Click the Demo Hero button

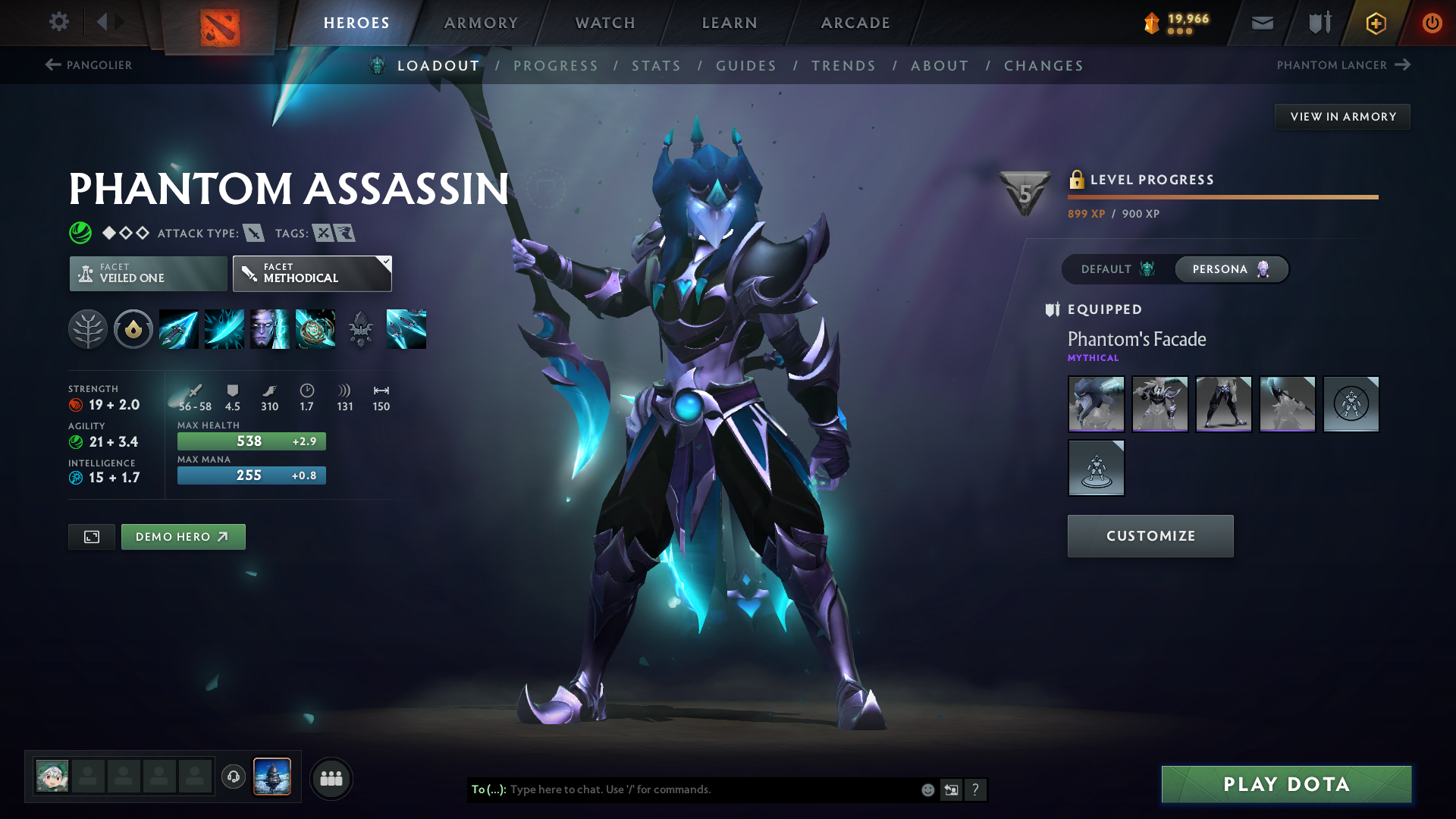pyautogui.click(x=183, y=536)
